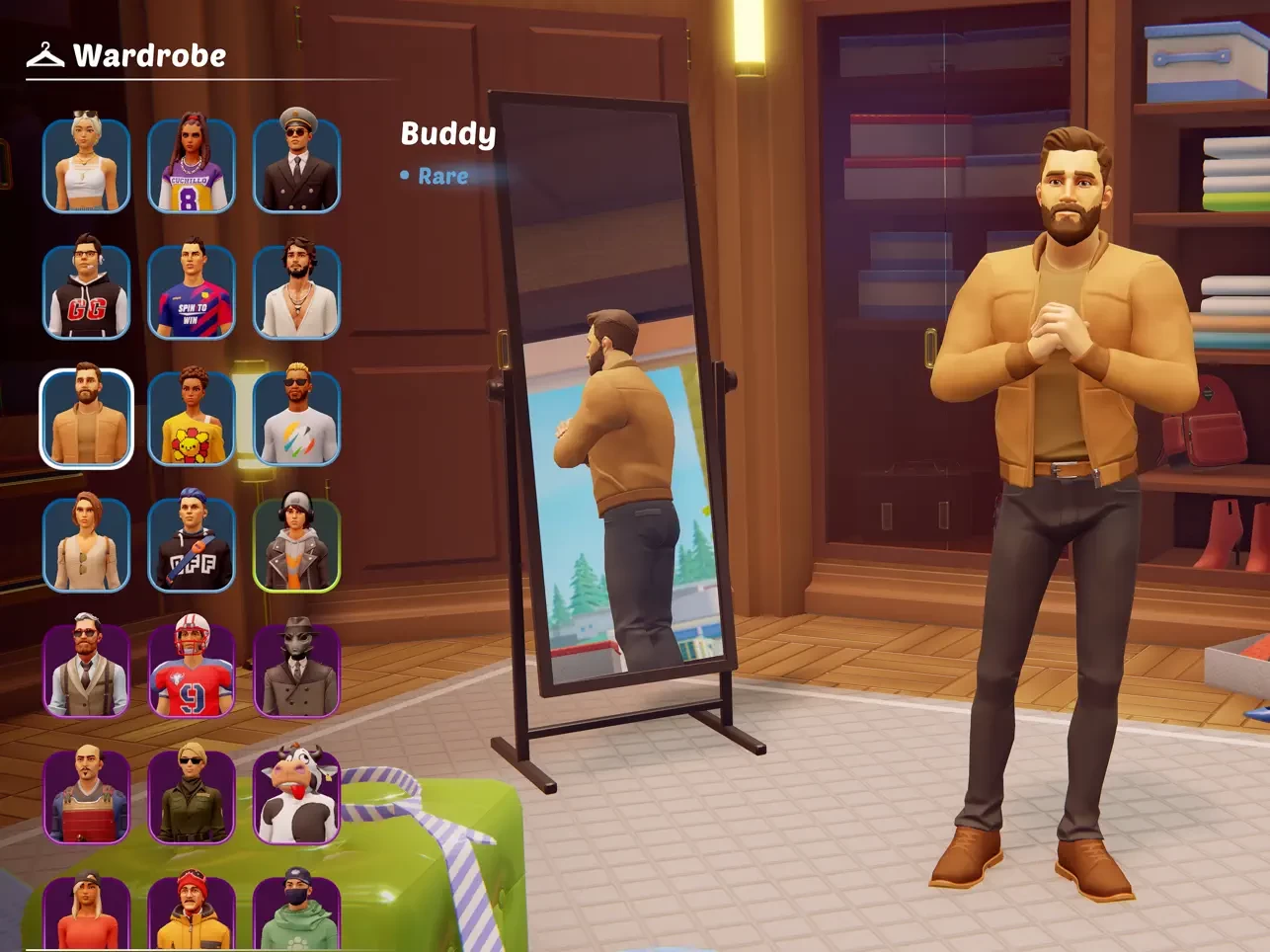
Task: Pick the pilot captain skin with cap
Action: [x=296, y=165]
